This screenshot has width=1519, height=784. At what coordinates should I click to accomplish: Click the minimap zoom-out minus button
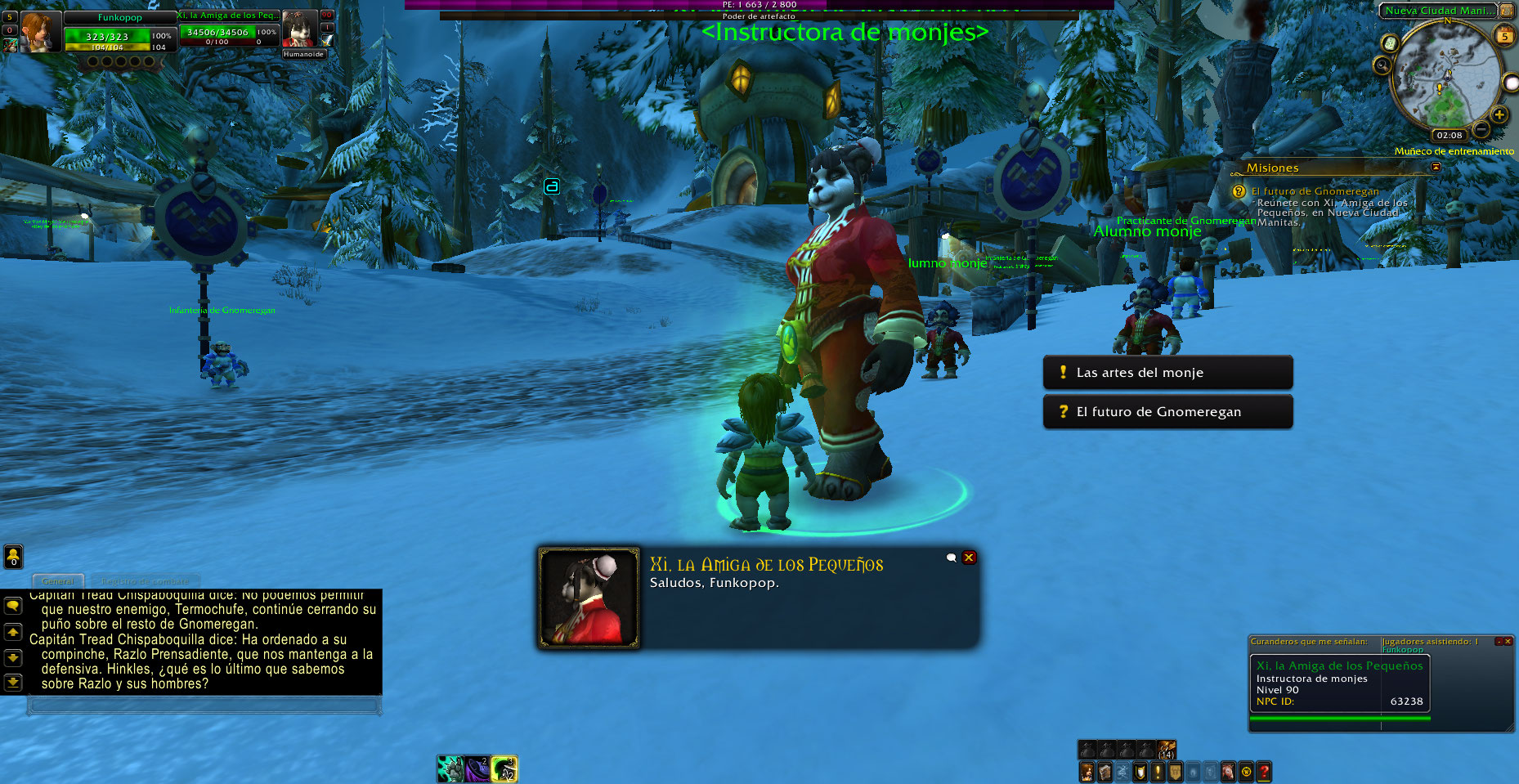[1481, 130]
